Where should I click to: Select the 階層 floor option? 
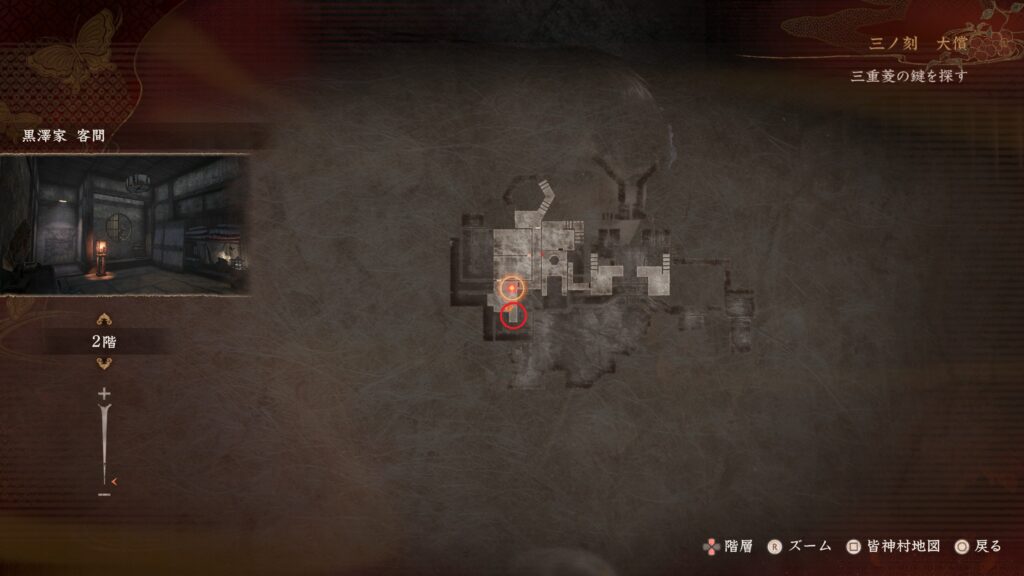[x=726, y=546]
